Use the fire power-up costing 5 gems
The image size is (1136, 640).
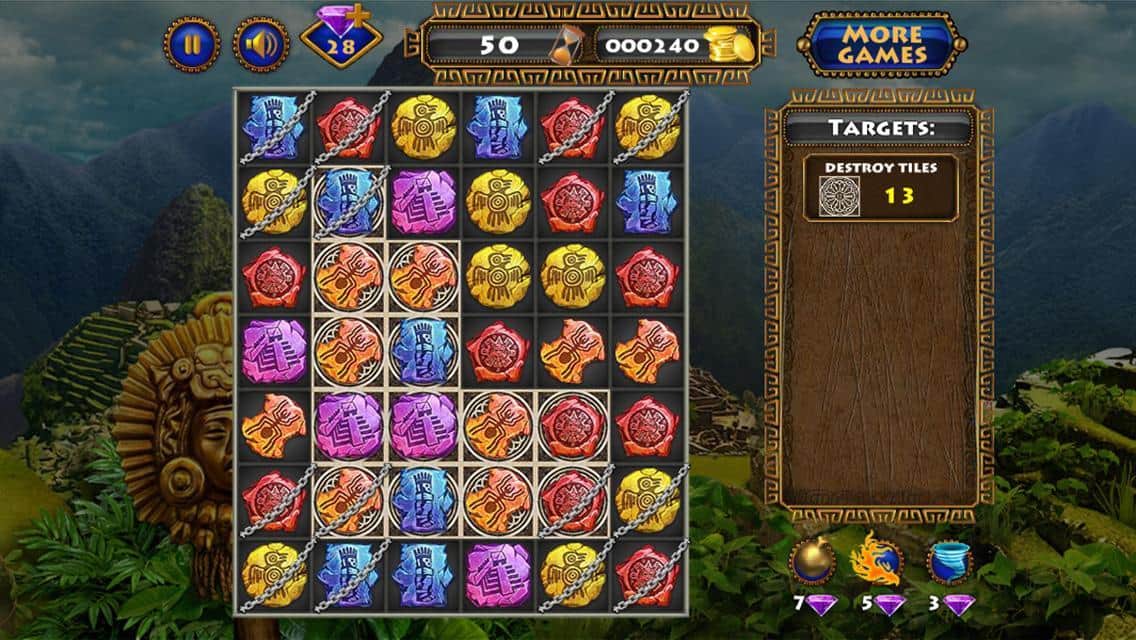click(876, 563)
